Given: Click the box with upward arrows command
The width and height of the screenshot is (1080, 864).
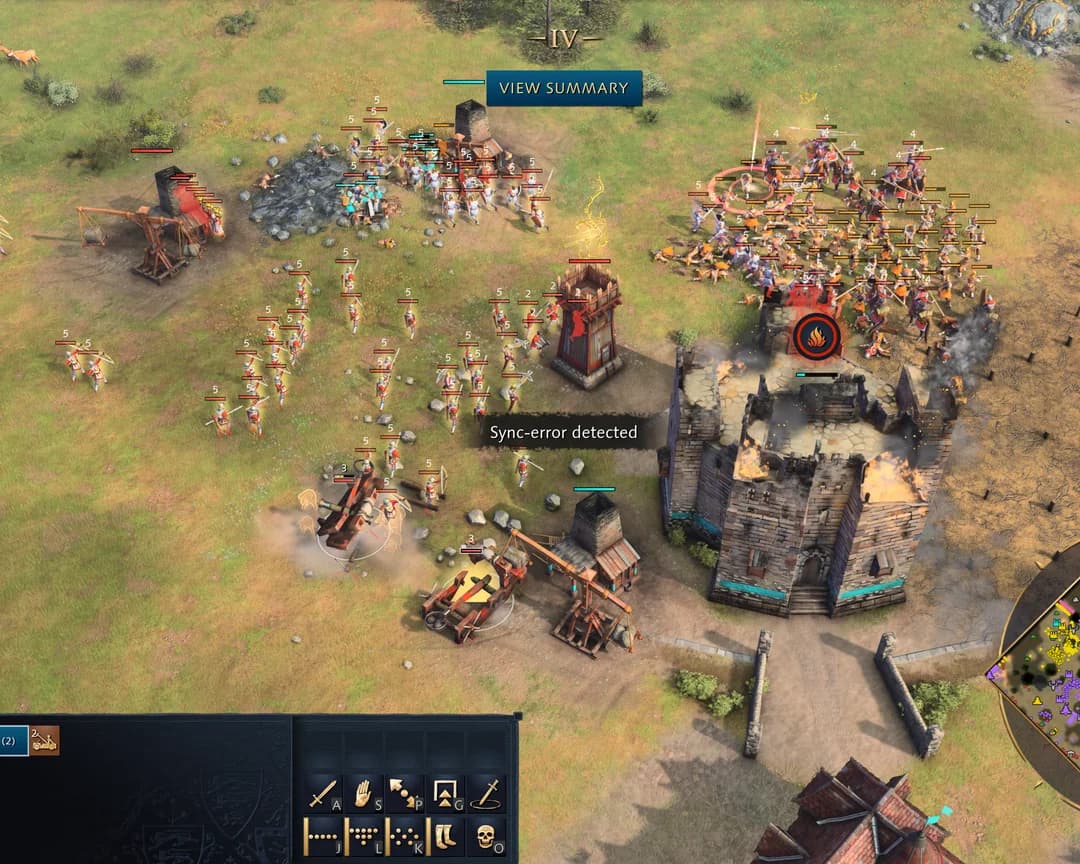Looking at the screenshot, I should click(x=445, y=794).
